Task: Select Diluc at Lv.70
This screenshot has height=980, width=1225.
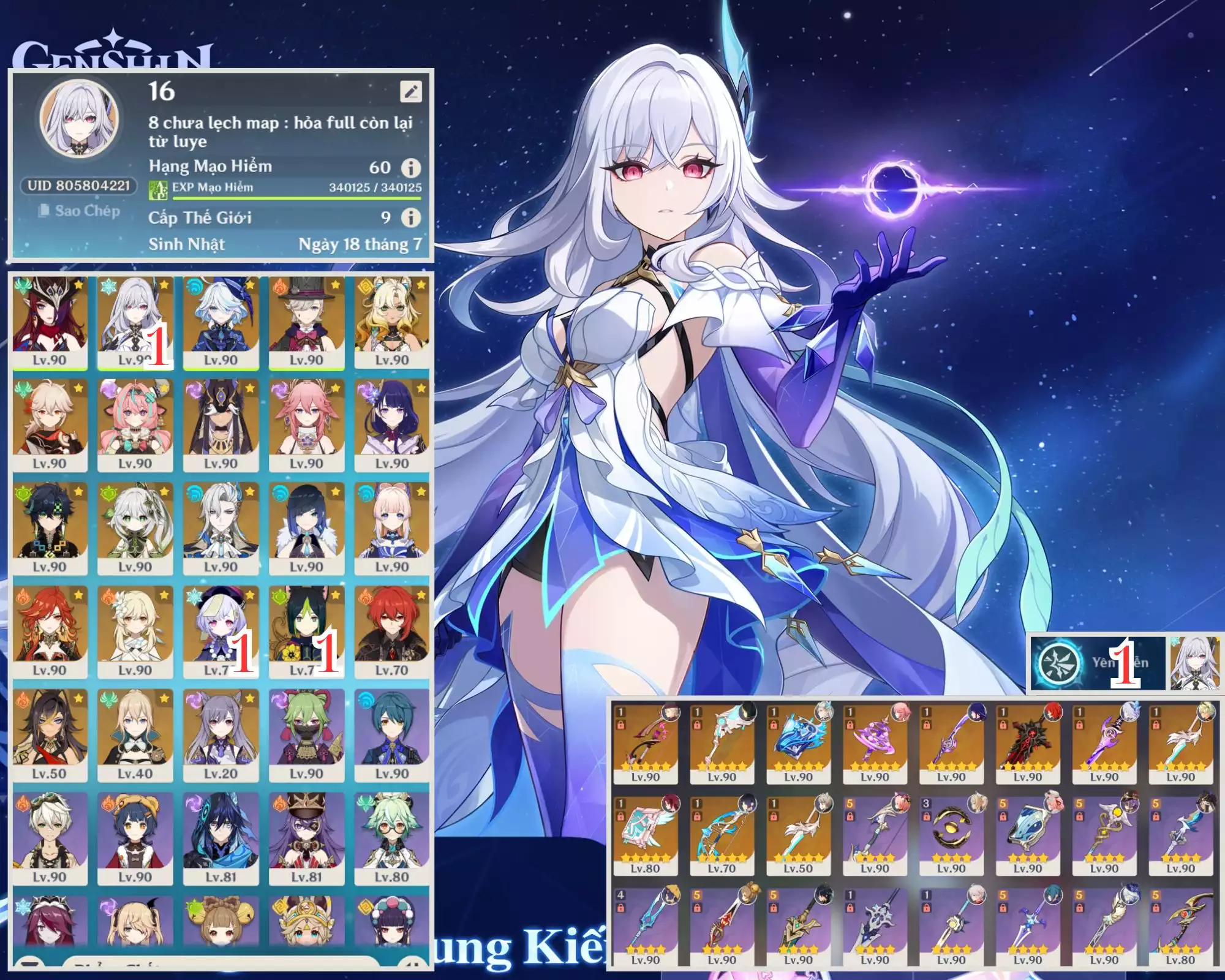Action: tap(391, 631)
